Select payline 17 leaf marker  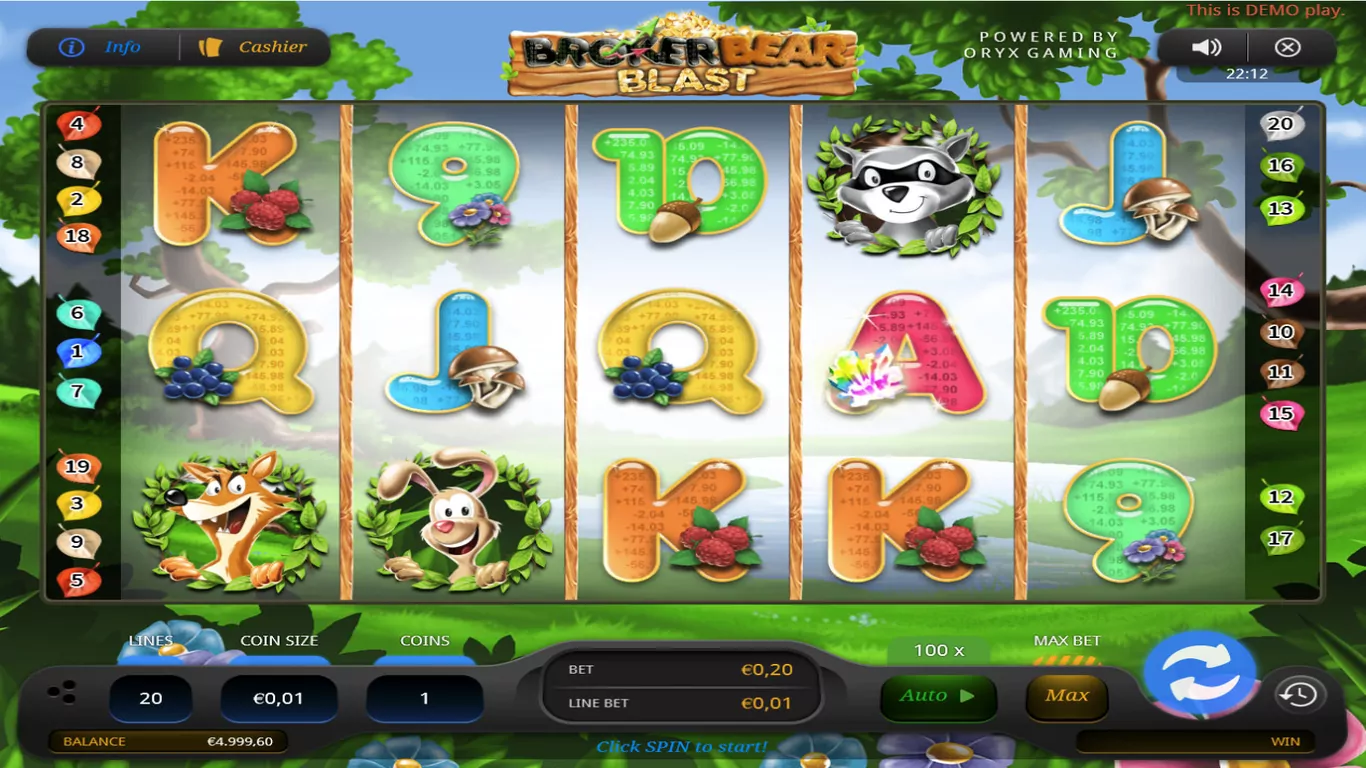pyautogui.click(x=1280, y=539)
